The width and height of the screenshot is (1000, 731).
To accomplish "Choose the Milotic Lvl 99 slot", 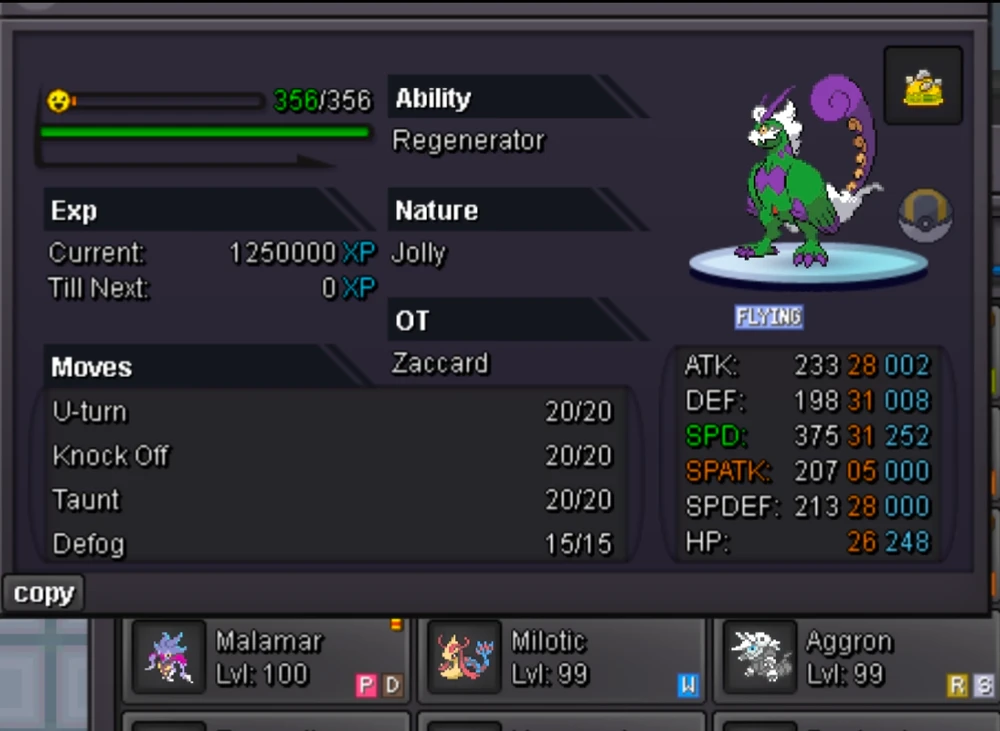I will click(560, 659).
